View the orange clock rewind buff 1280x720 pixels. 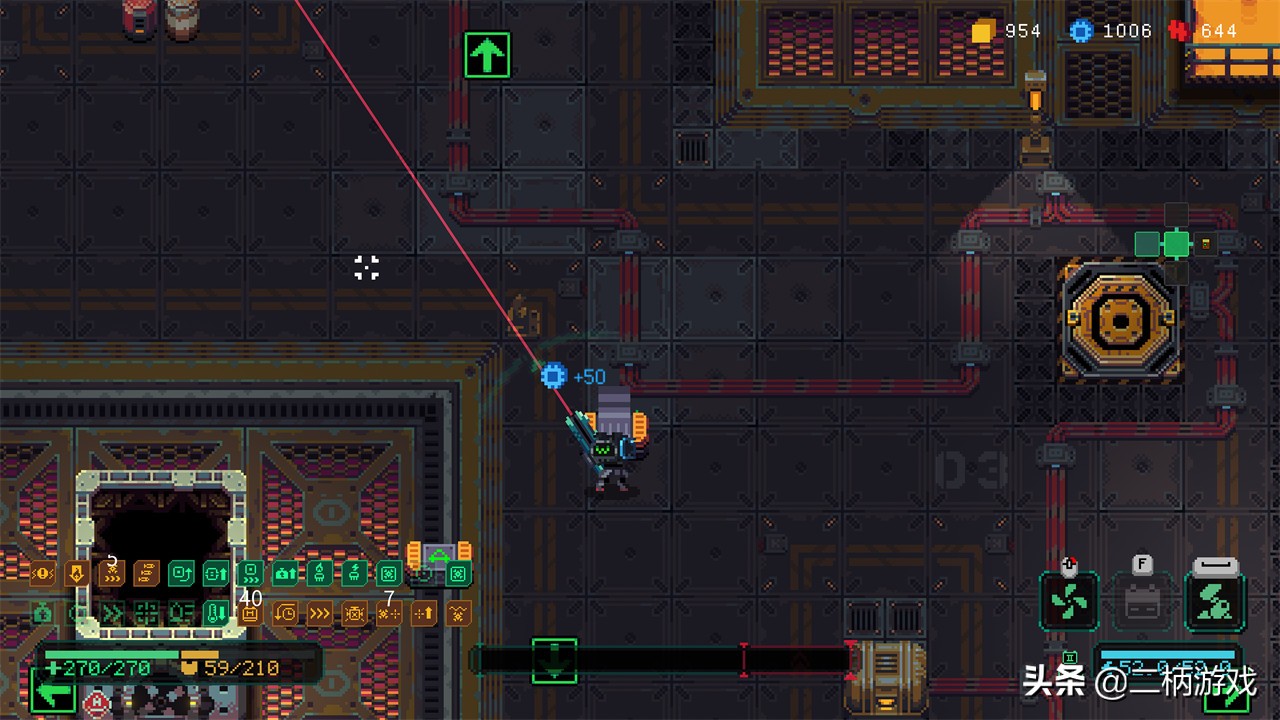pyautogui.click(x=285, y=613)
